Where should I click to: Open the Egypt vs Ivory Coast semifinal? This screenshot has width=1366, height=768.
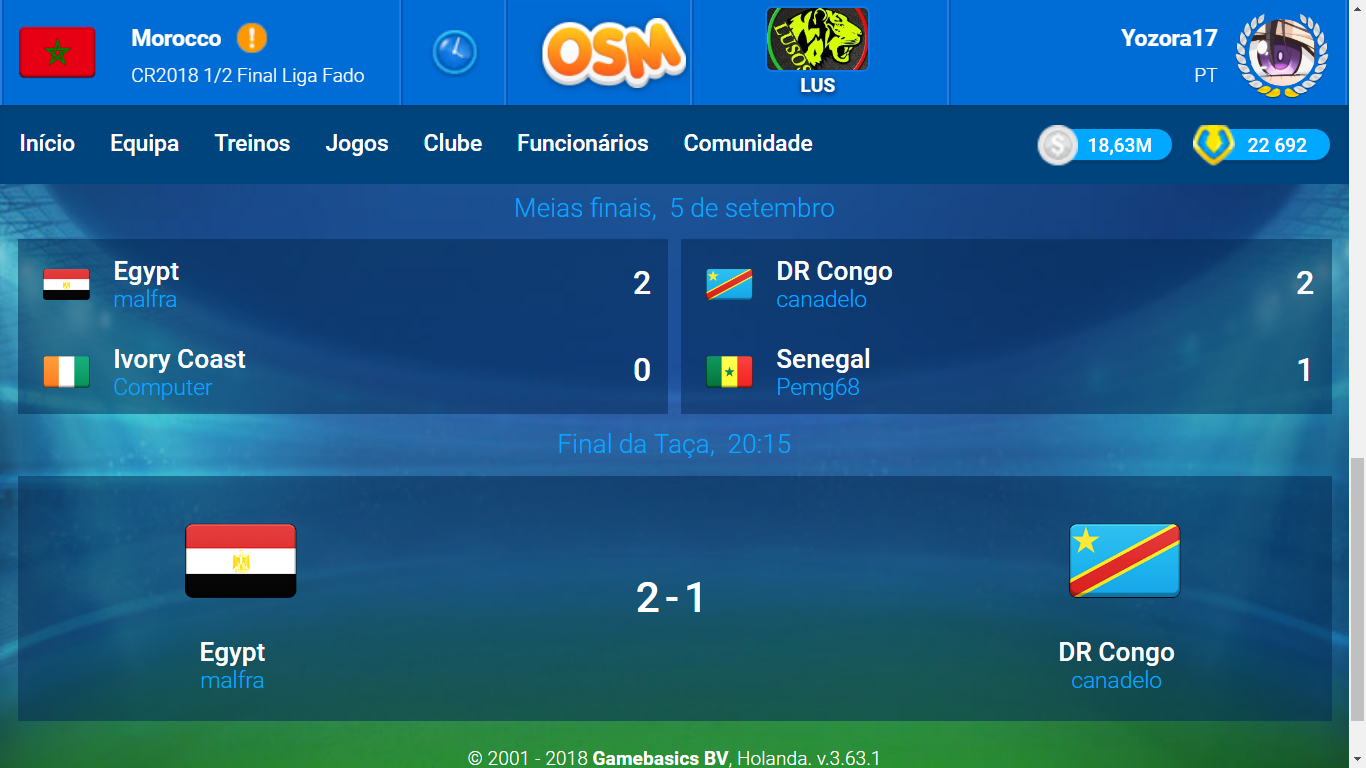[342, 326]
